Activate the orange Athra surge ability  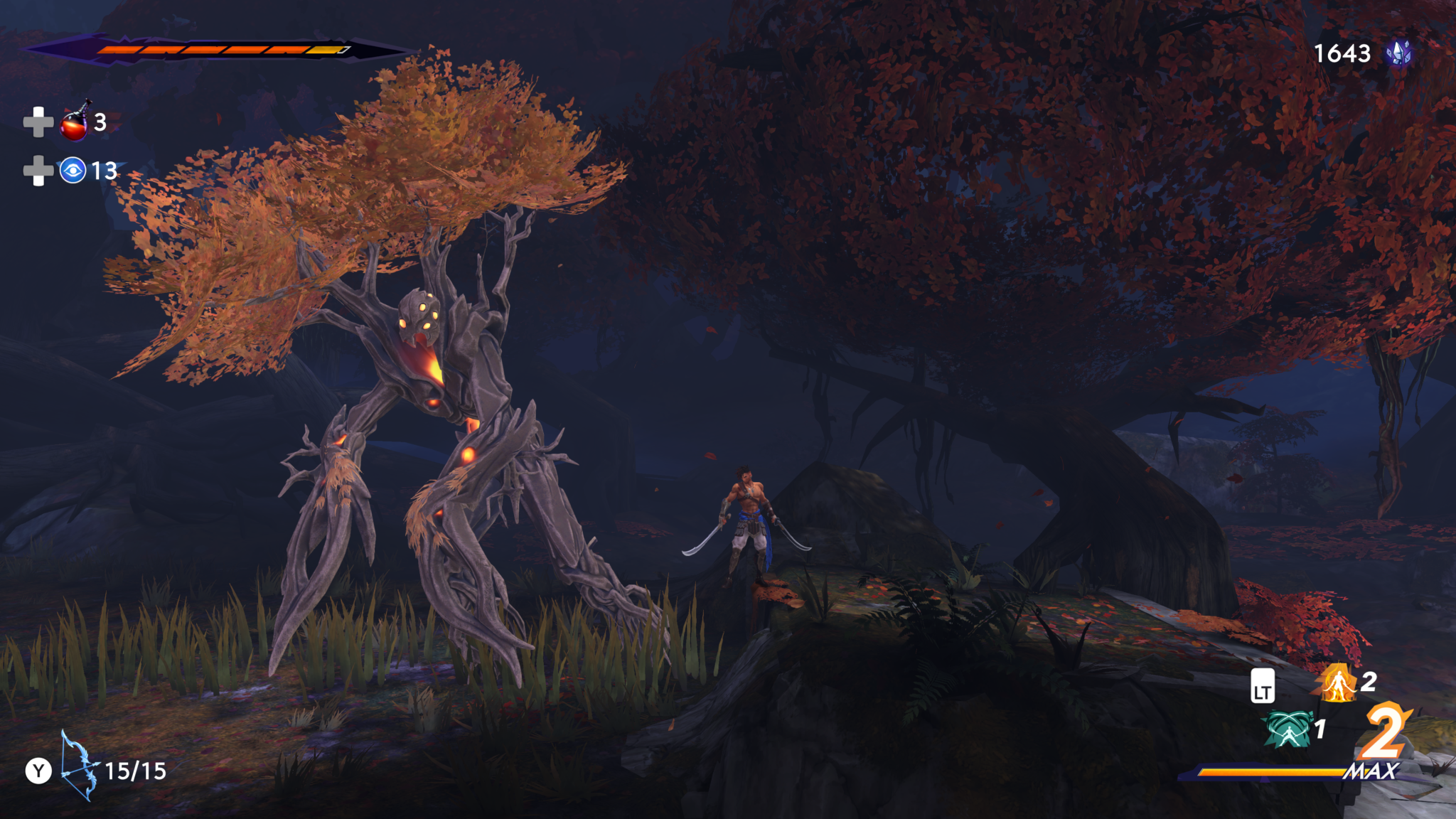coord(1337,683)
